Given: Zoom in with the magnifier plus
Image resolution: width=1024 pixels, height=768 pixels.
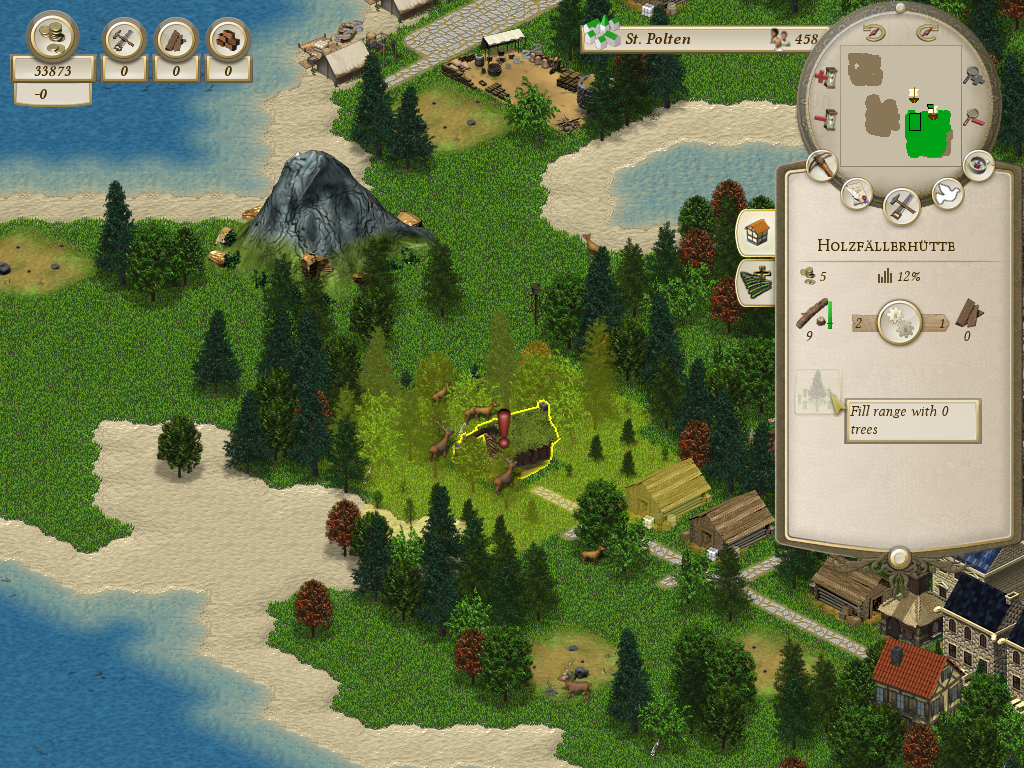Looking at the screenshot, I should click(x=972, y=76).
